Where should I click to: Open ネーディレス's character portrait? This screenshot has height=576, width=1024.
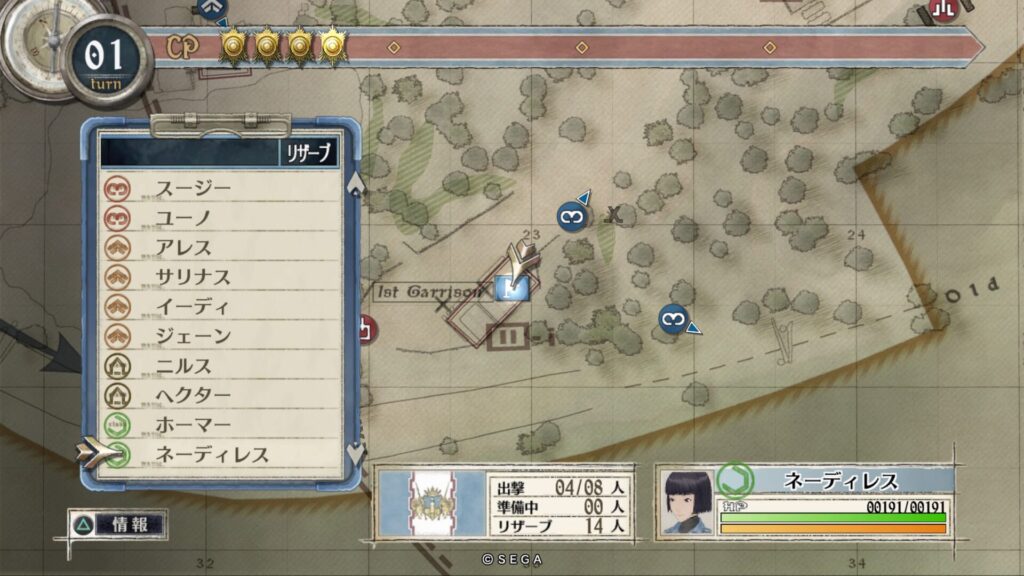pos(686,500)
